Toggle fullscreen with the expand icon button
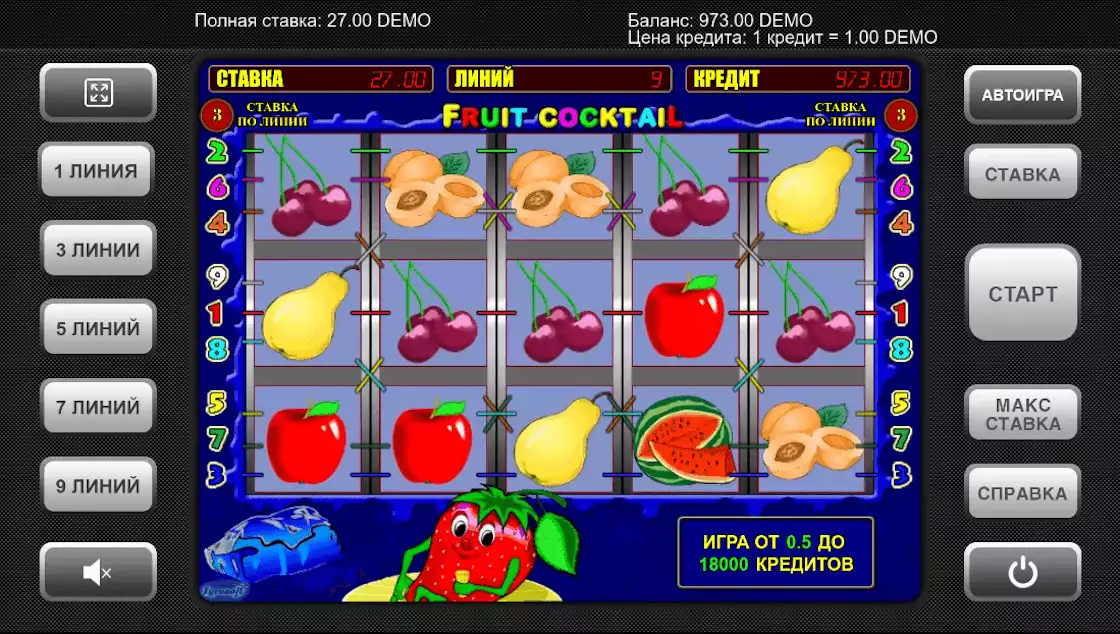 coord(98,94)
